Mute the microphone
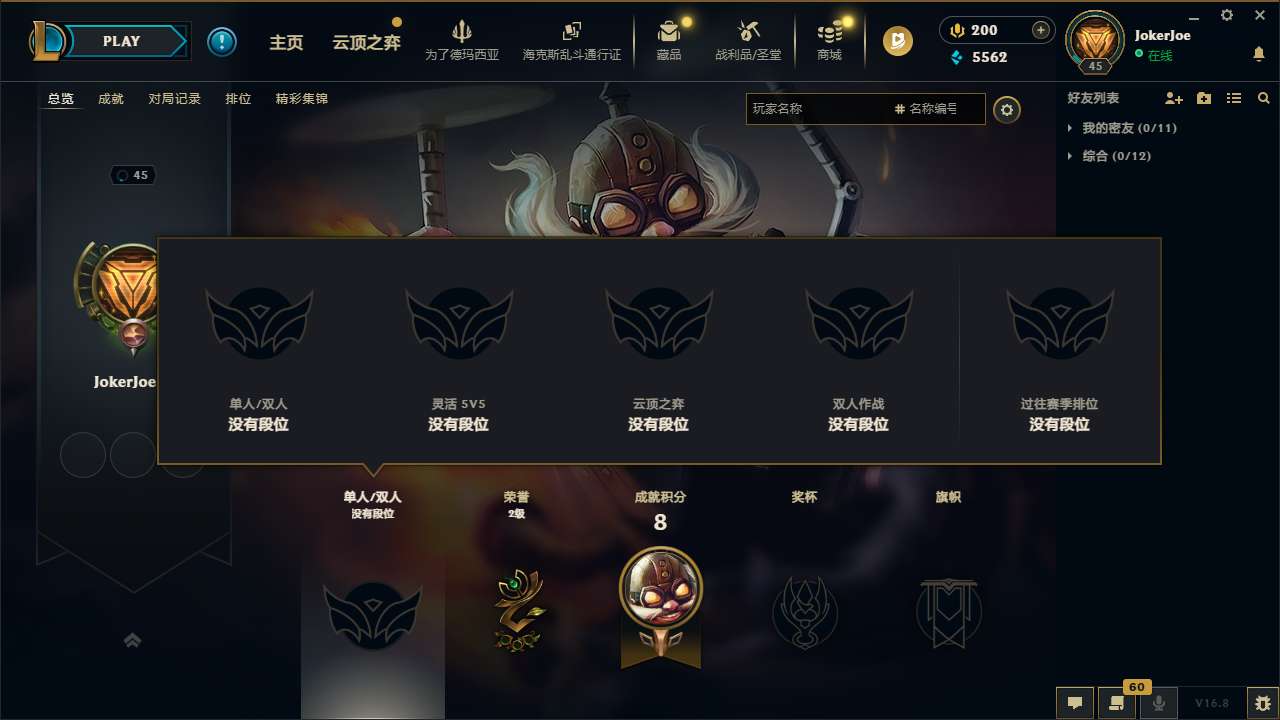The height and width of the screenshot is (720, 1280). tap(1159, 703)
